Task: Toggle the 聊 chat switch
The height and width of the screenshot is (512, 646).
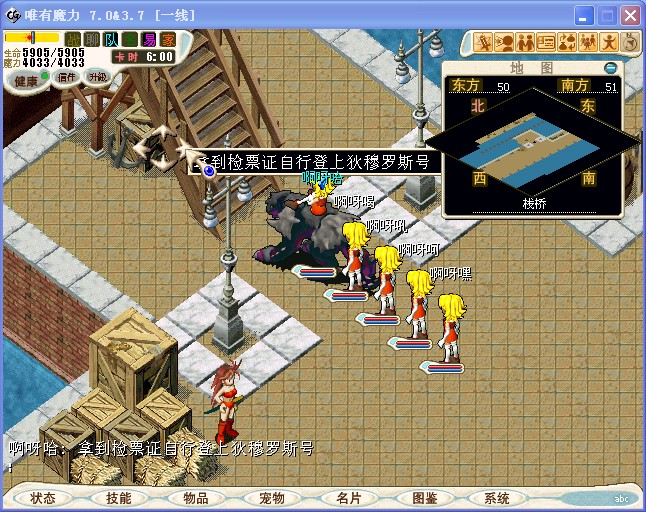Action: [x=93, y=39]
